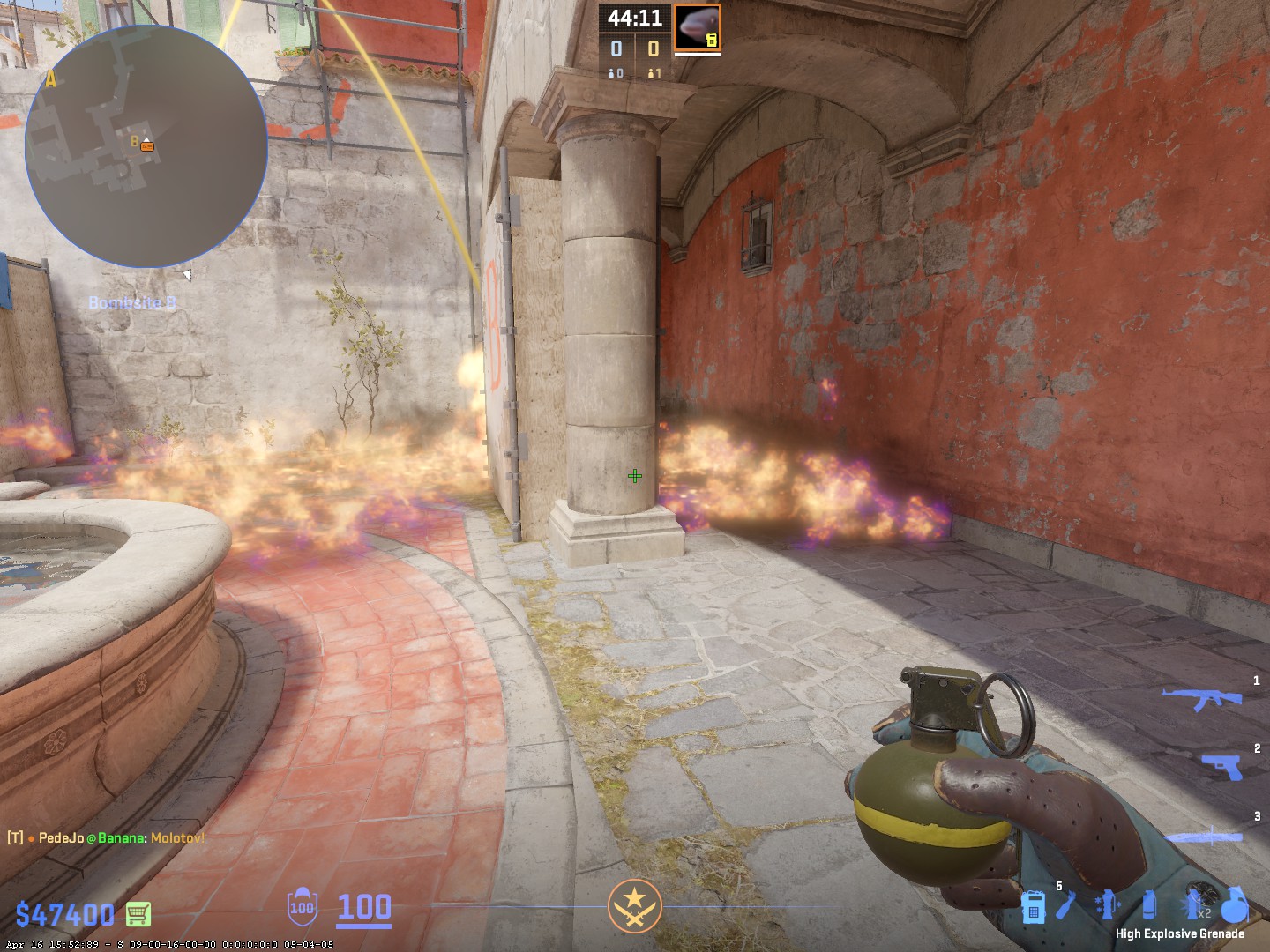Click the bomb marker on the radar
This screenshot has width=1270, height=952.
[147, 146]
